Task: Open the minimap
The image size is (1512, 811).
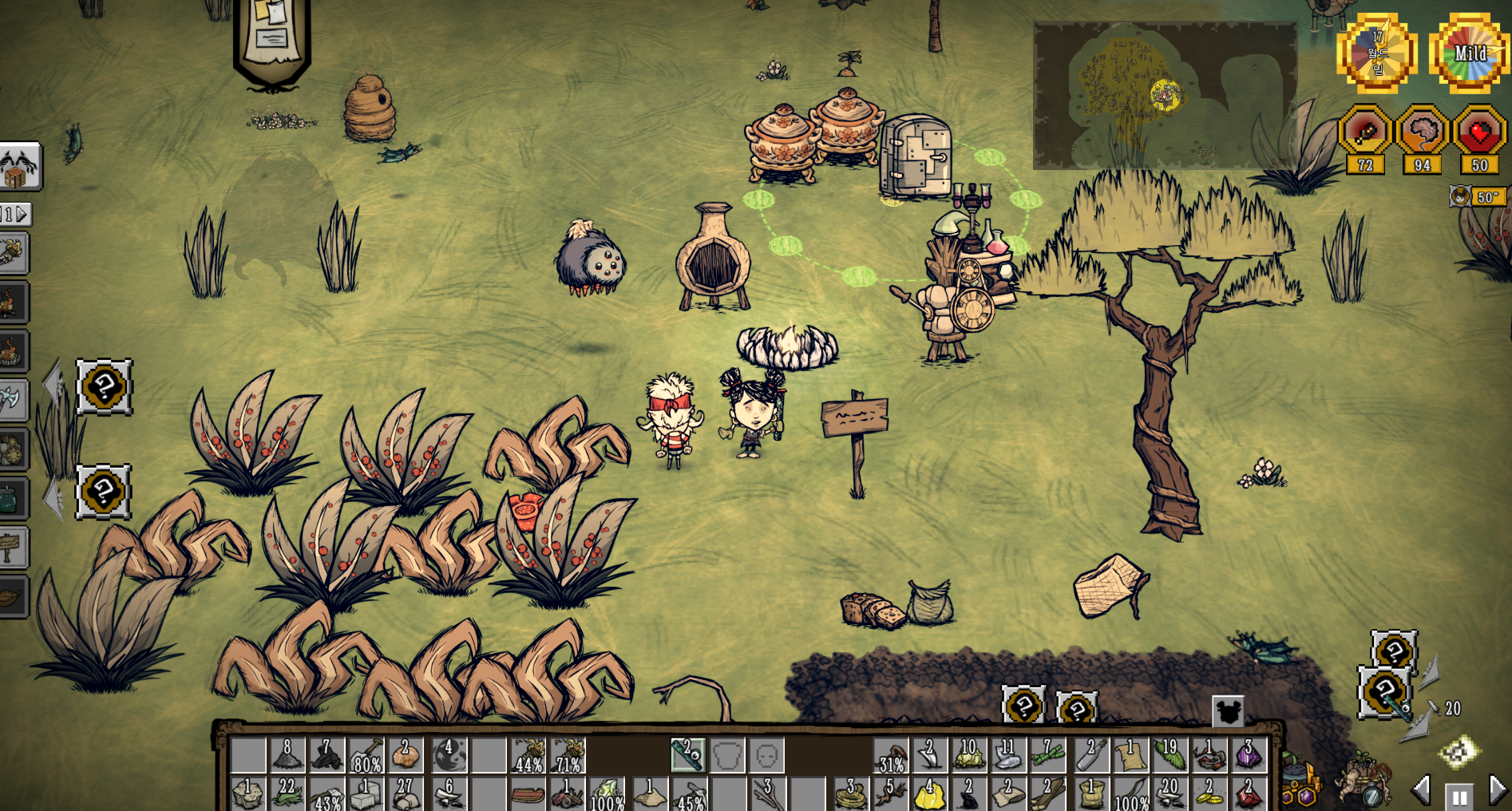Action: pyautogui.click(x=1165, y=95)
